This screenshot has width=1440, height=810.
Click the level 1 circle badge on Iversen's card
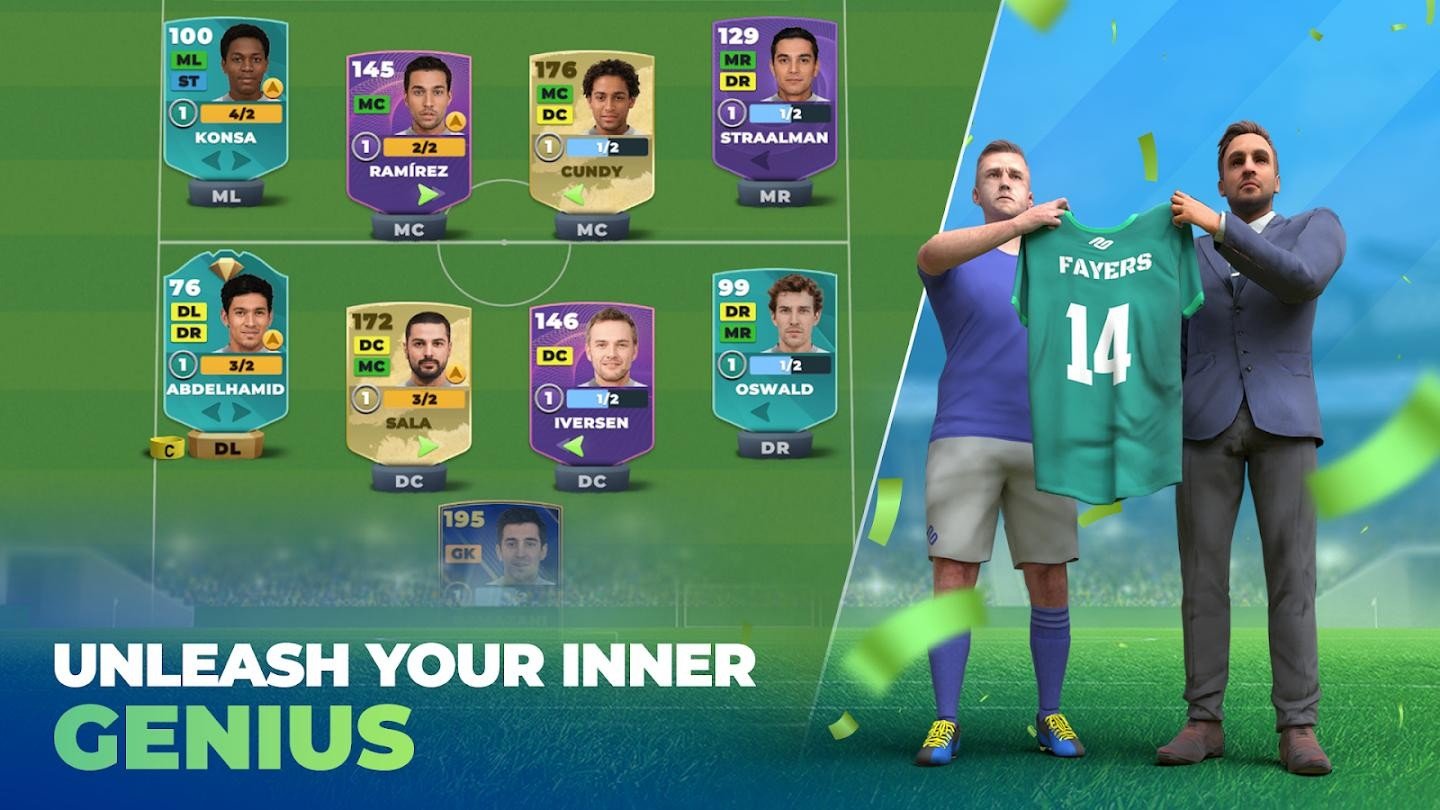(548, 399)
